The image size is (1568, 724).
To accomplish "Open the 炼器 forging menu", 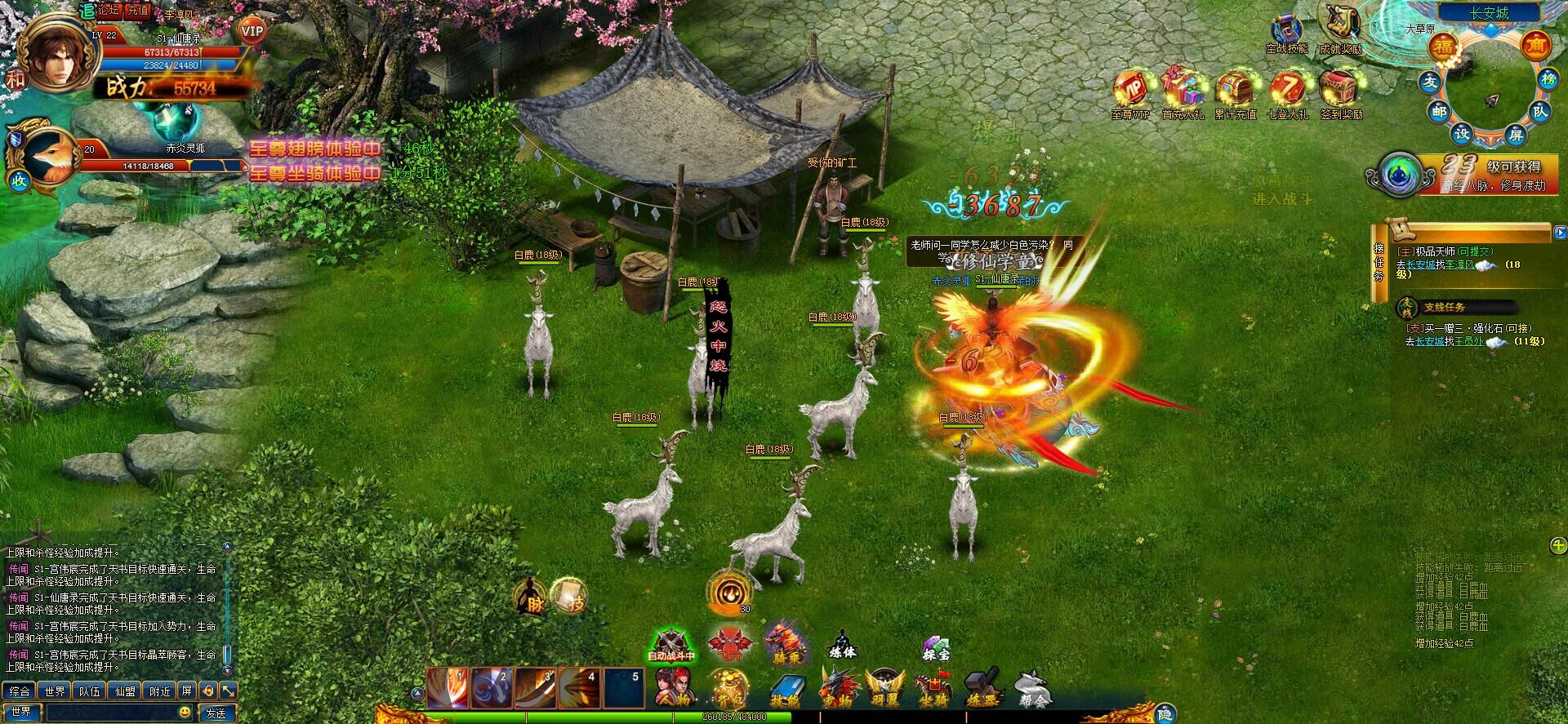I will click(982, 688).
